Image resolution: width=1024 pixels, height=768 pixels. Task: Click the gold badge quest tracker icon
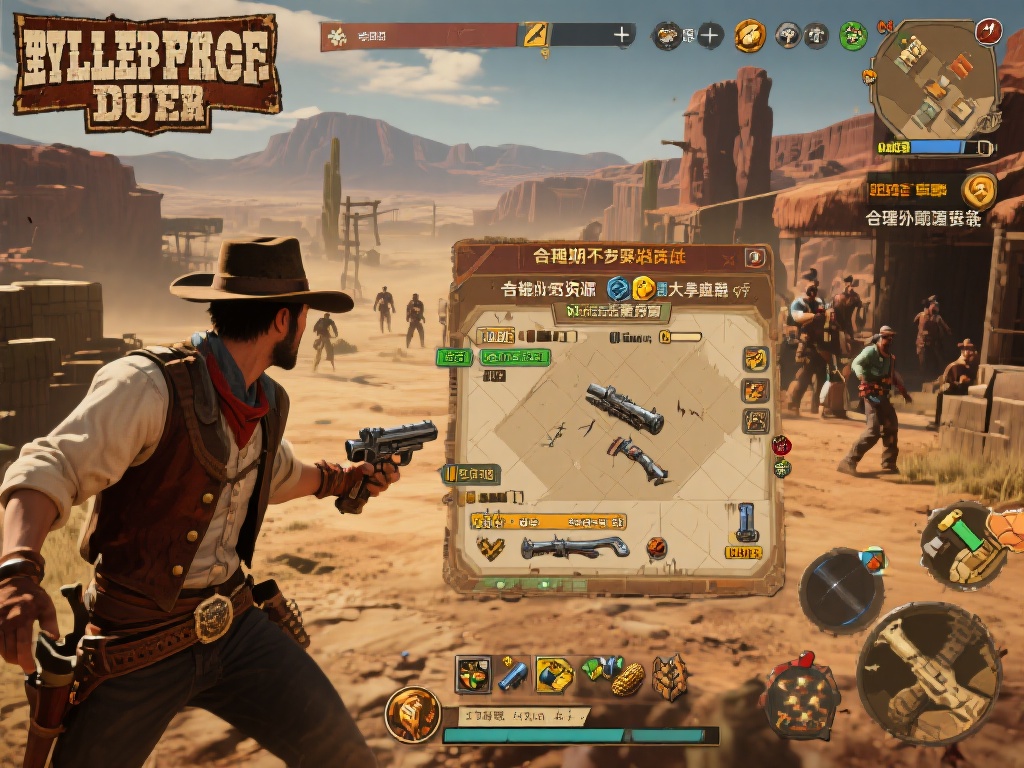(x=979, y=189)
